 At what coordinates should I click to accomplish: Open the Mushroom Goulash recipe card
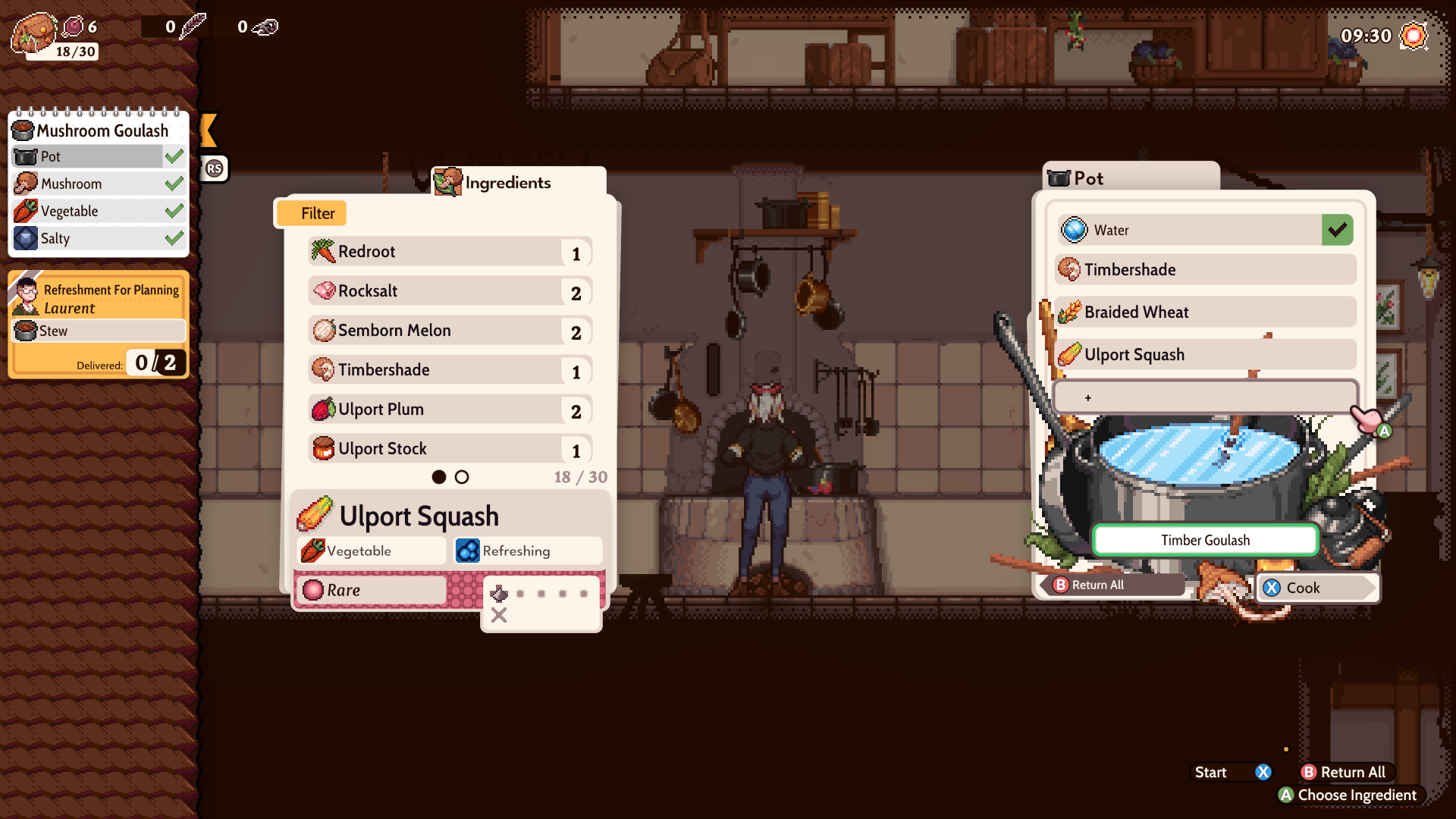tap(99, 131)
